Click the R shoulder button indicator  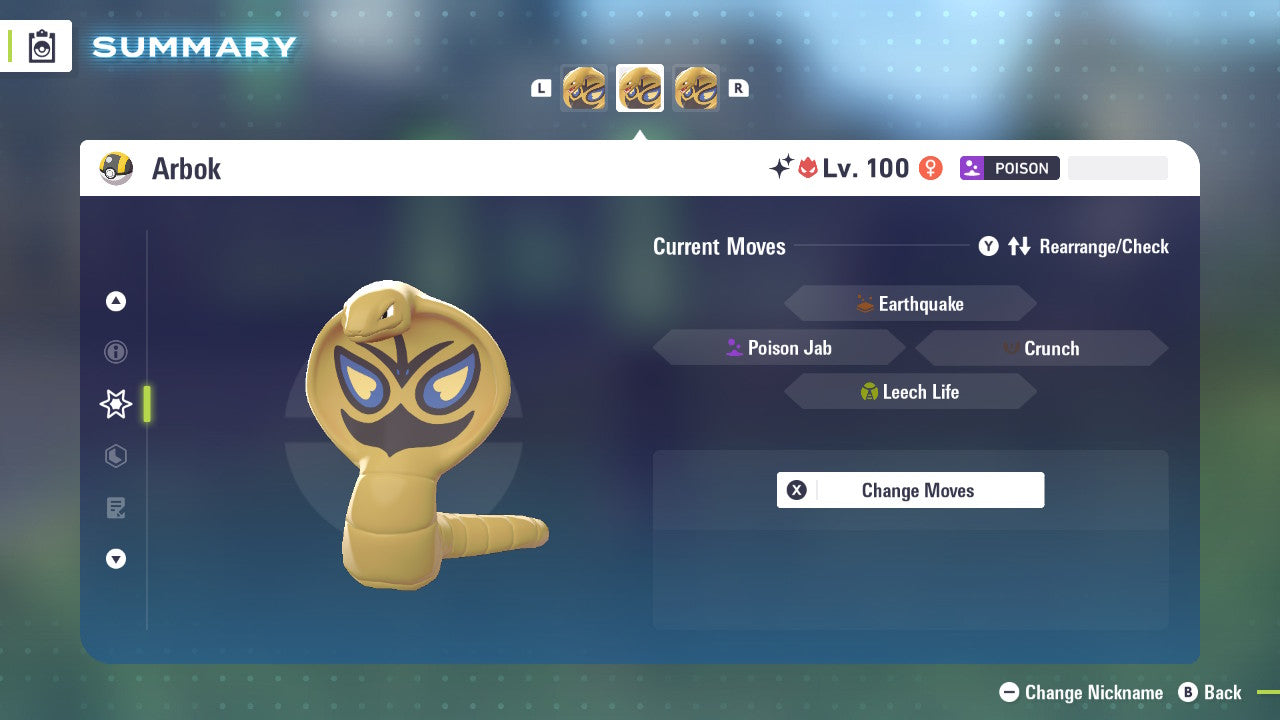[737, 88]
